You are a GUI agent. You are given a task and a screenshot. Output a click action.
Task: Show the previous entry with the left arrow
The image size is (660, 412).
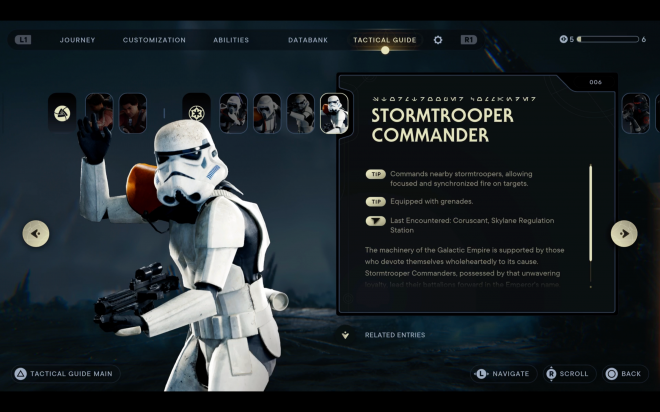point(36,234)
